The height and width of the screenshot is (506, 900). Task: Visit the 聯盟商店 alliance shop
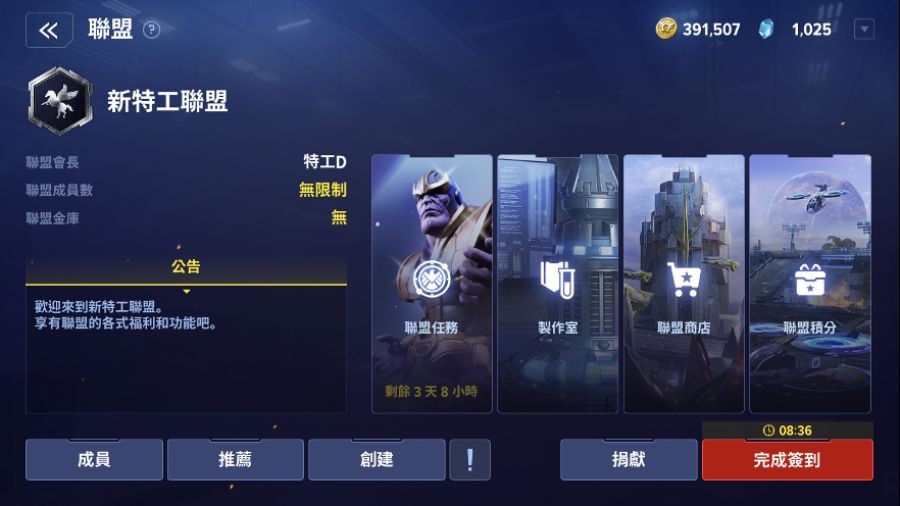tap(684, 283)
